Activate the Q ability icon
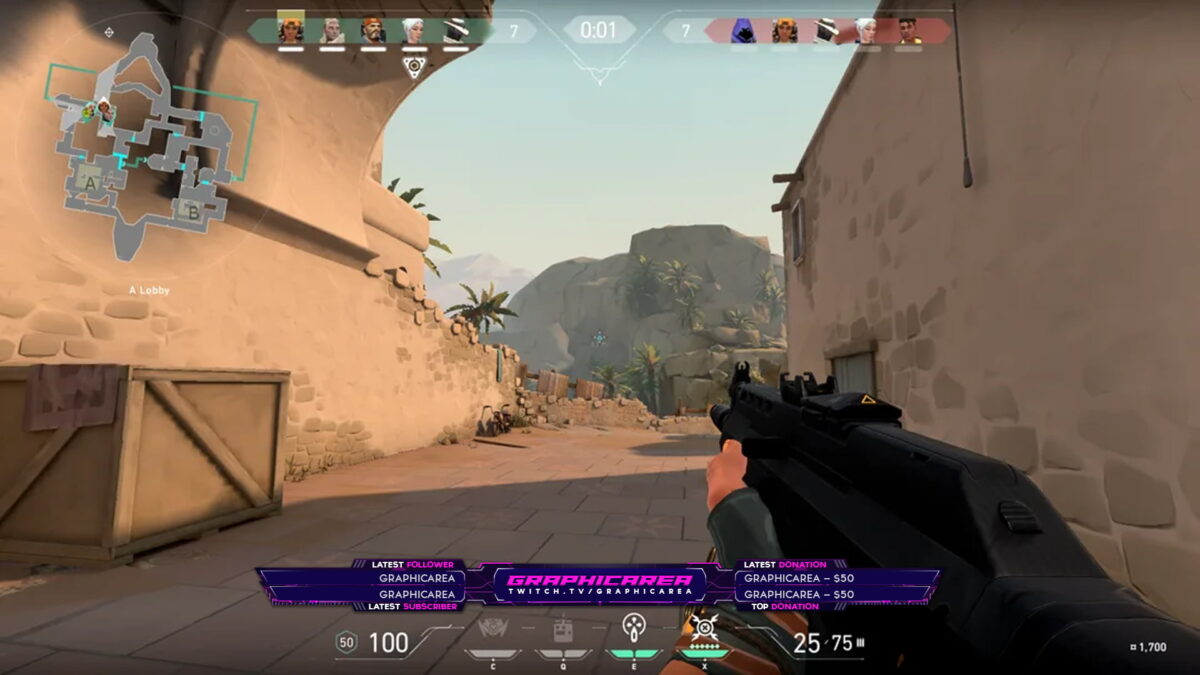The image size is (1200, 675). tap(563, 631)
